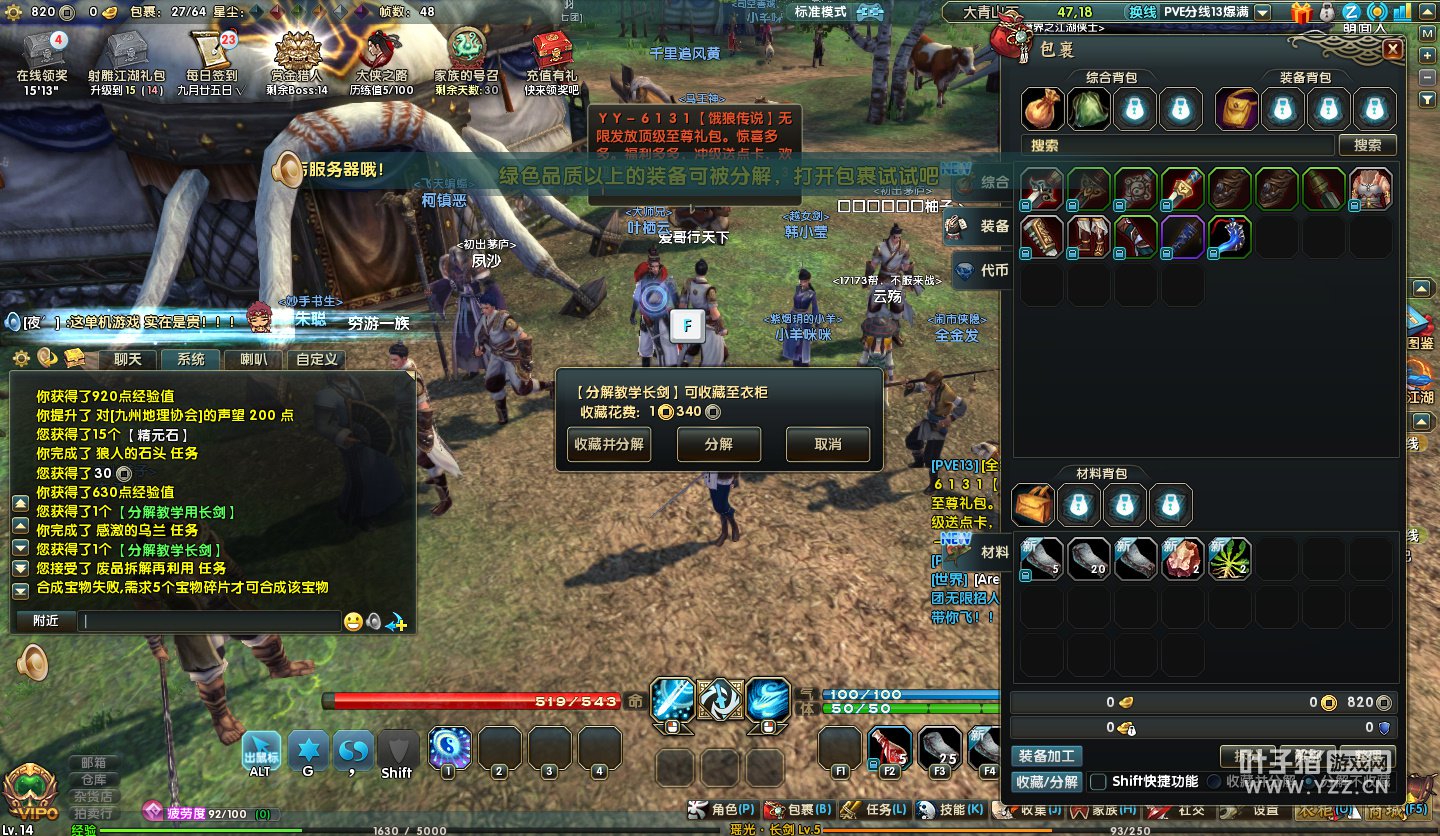Viewport: 1440px width, 836px height.
Task: Open the PVE分线13 channel dropdown
Action: (1263, 13)
